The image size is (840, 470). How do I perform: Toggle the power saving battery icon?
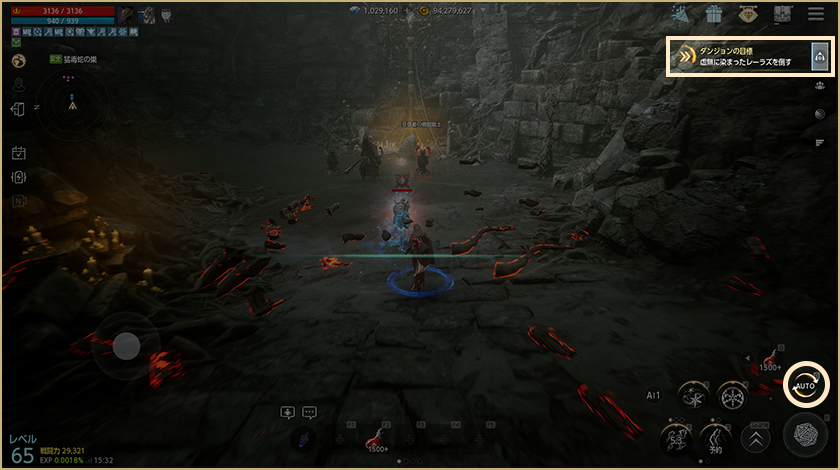click(x=18, y=177)
